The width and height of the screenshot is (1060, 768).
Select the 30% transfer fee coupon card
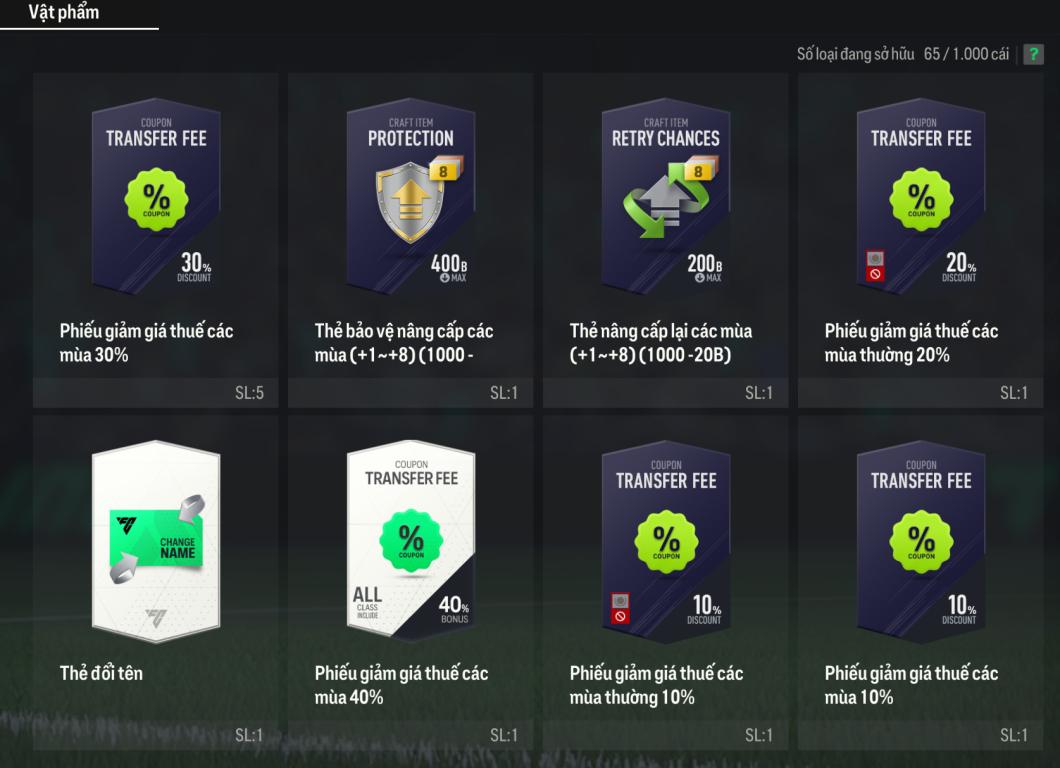156,195
